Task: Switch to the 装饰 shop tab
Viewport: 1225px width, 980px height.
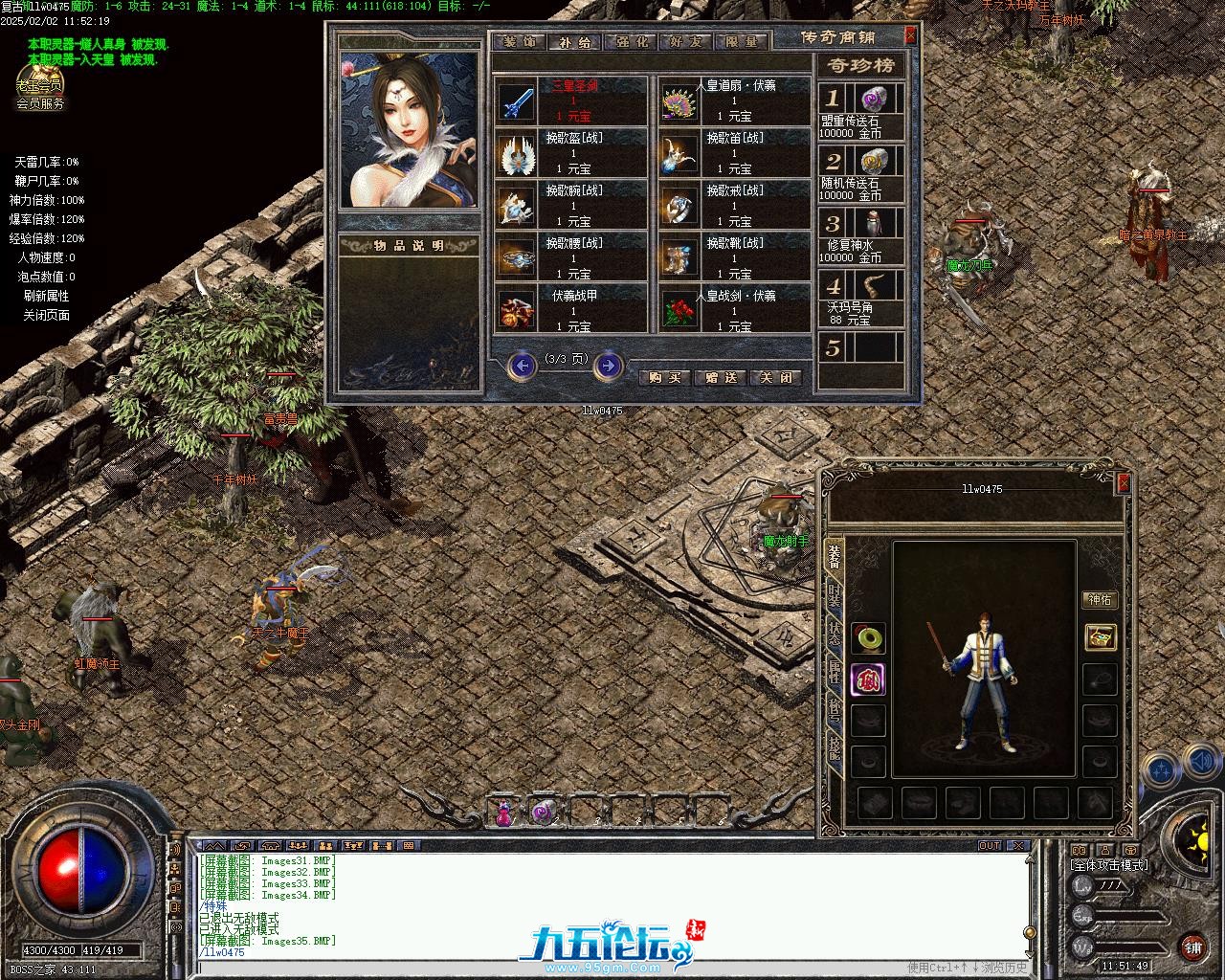Action: (522, 42)
